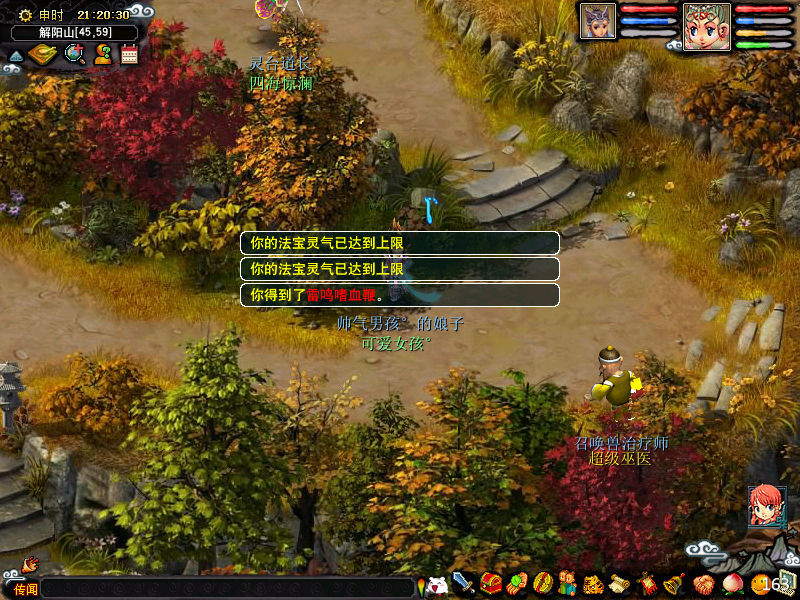The width and height of the screenshot is (800, 600).
Task: Click the golden bell icon
Action: (674, 583)
